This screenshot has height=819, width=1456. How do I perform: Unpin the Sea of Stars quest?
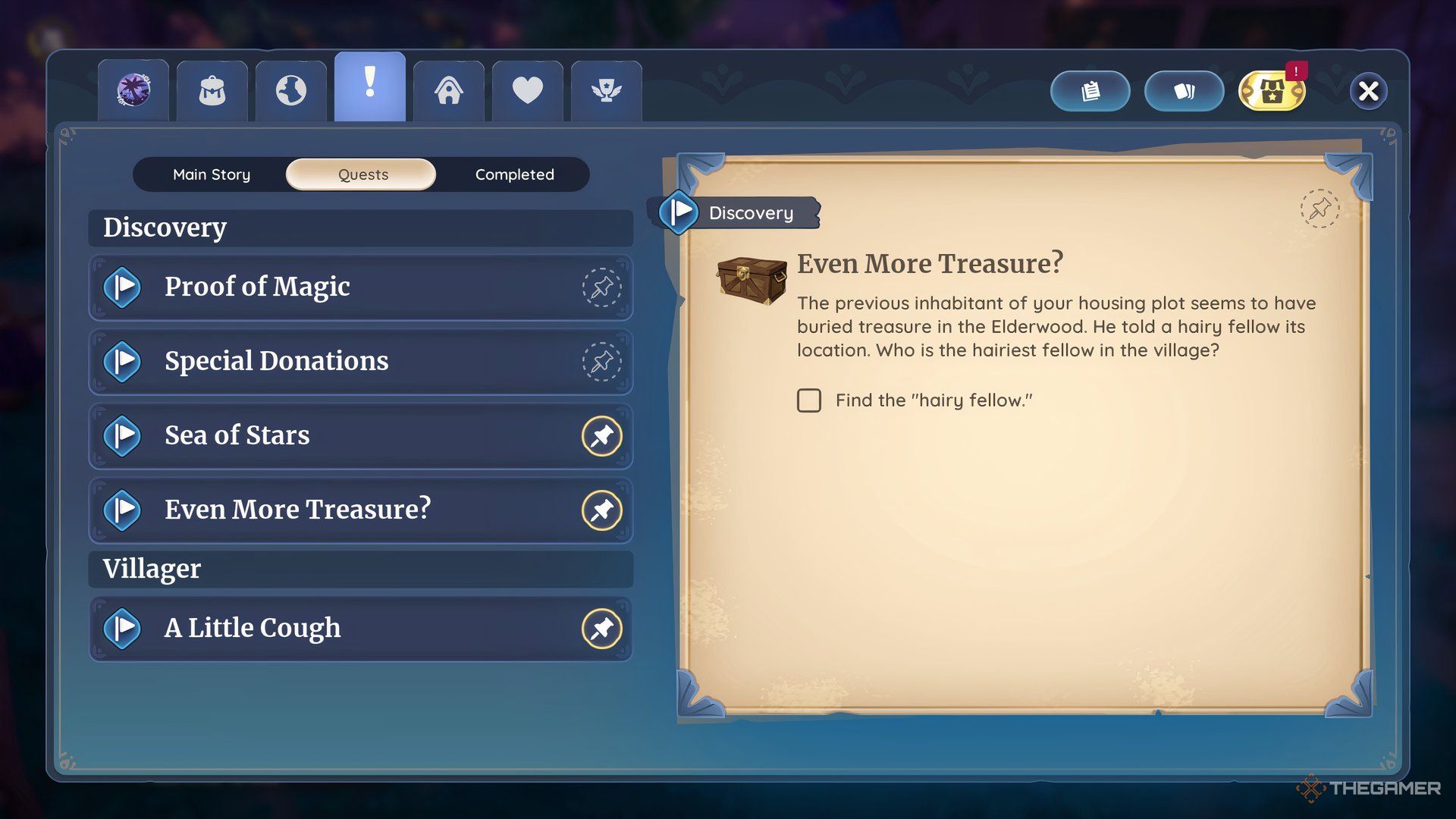[601, 436]
